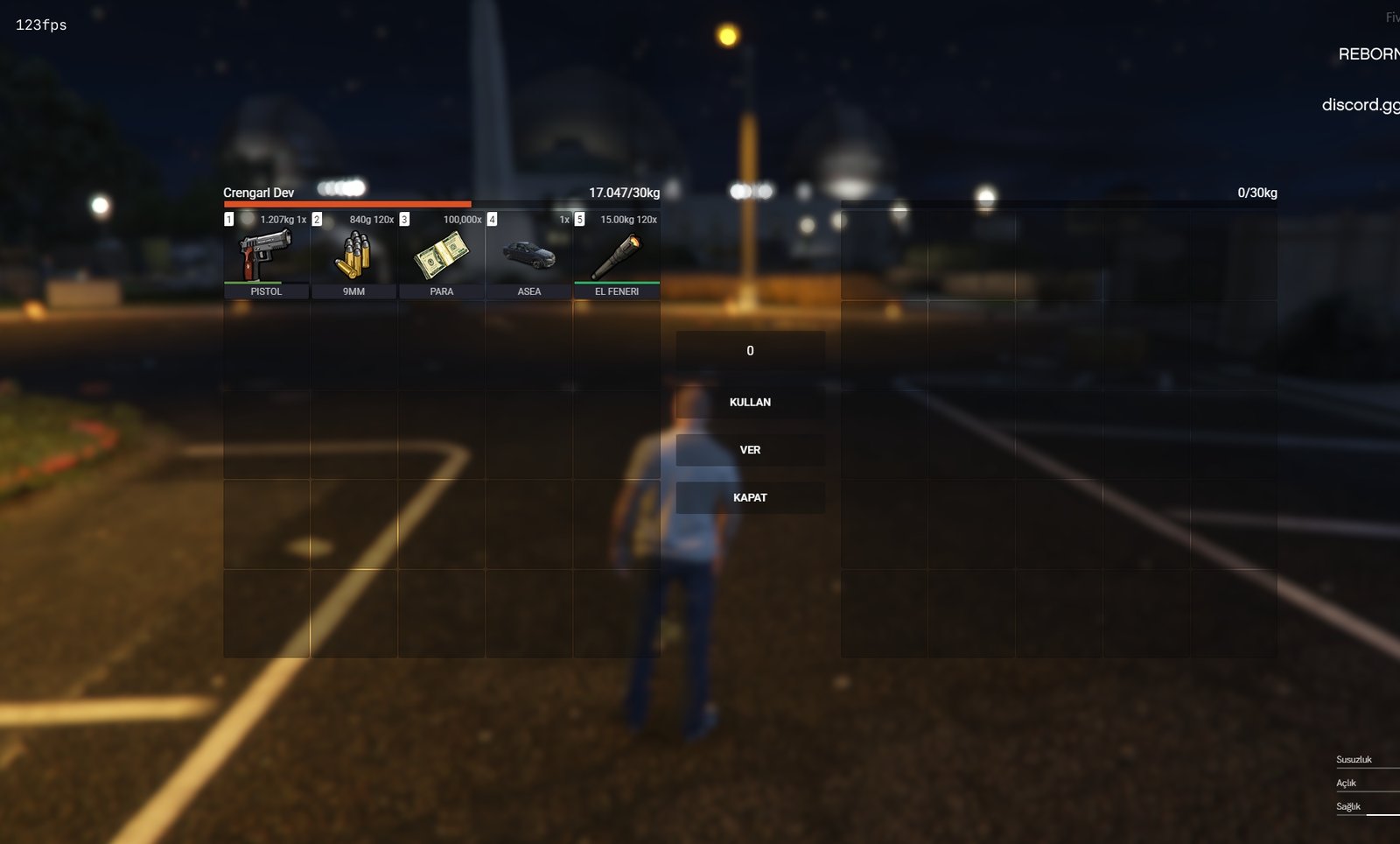Click an empty slot below PISTOL
Viewport: 1400px width, 844px height.
pyautogui.click(x=265, y=341)
